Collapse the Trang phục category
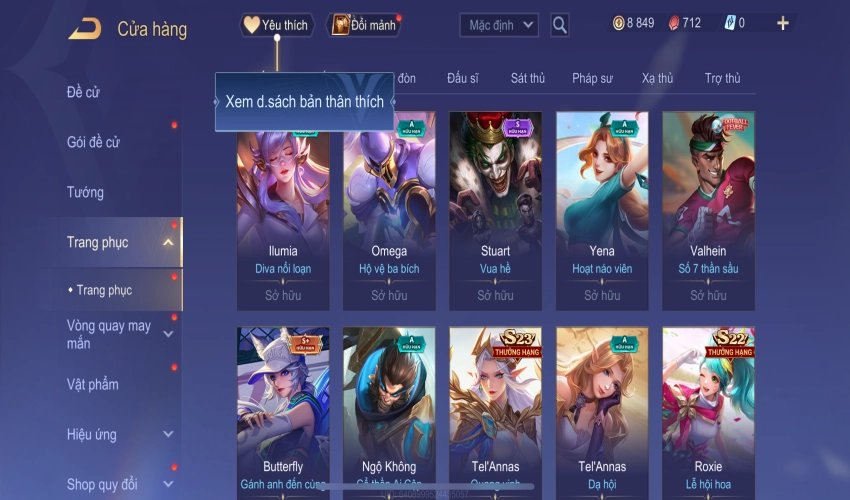 [x=168, y=242]
